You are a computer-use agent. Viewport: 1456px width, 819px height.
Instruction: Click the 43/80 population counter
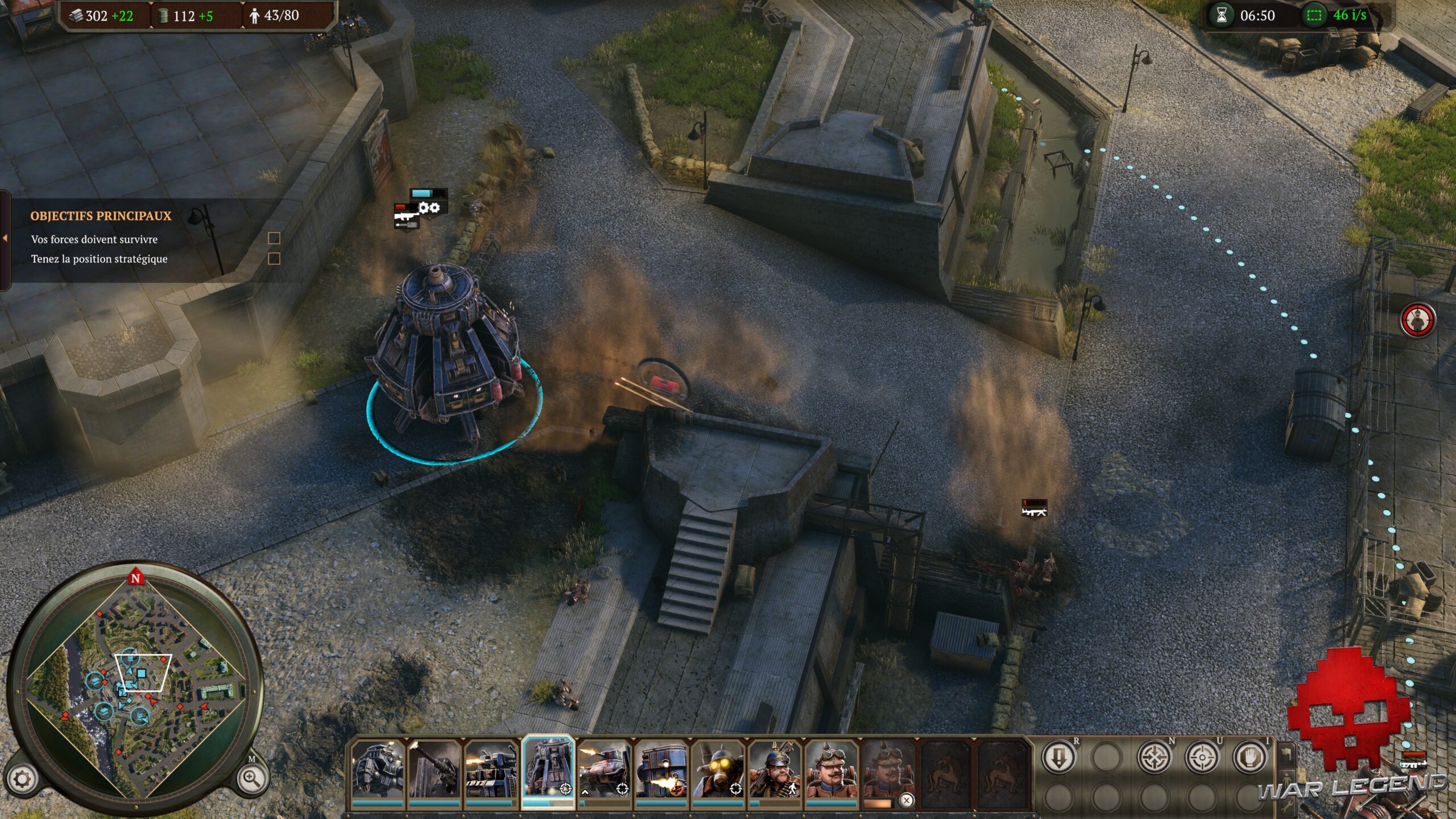278,15
